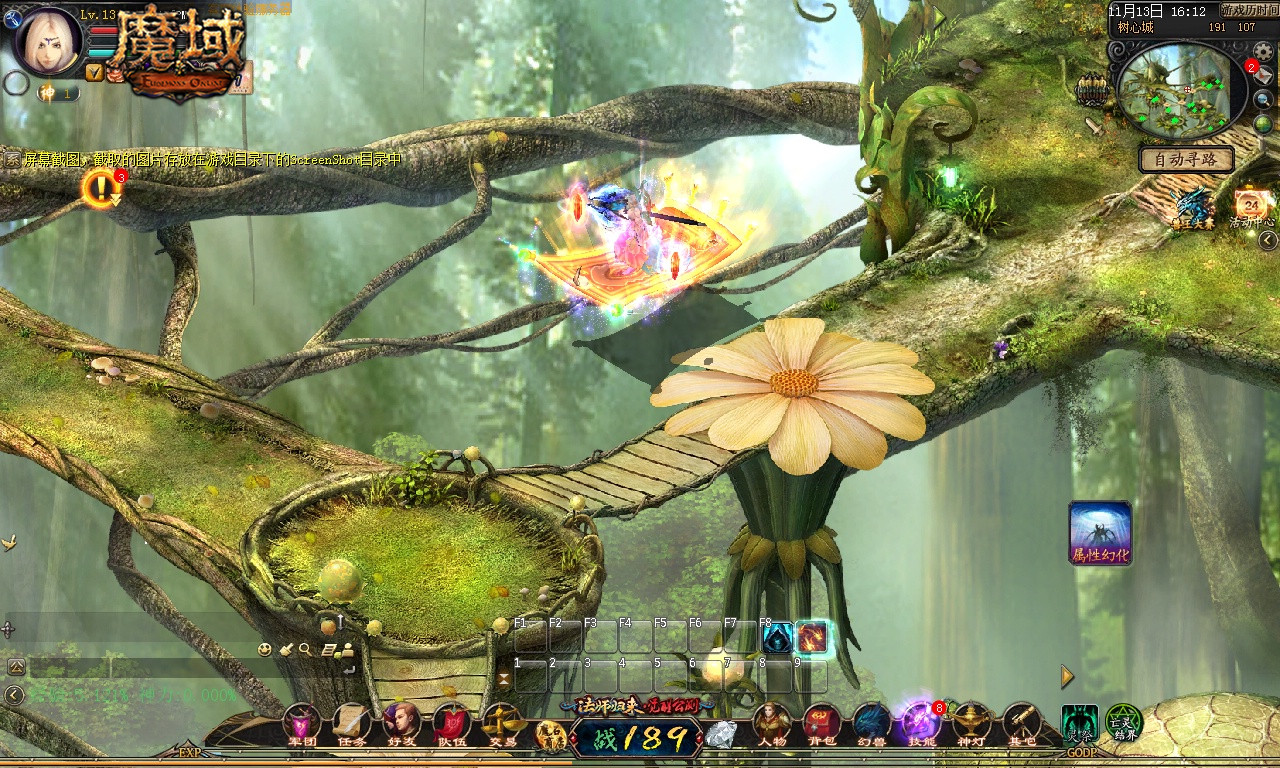Open the 任务 quest scroll
Viewport: 1280px width, 768px height.
tap(352, 724)
